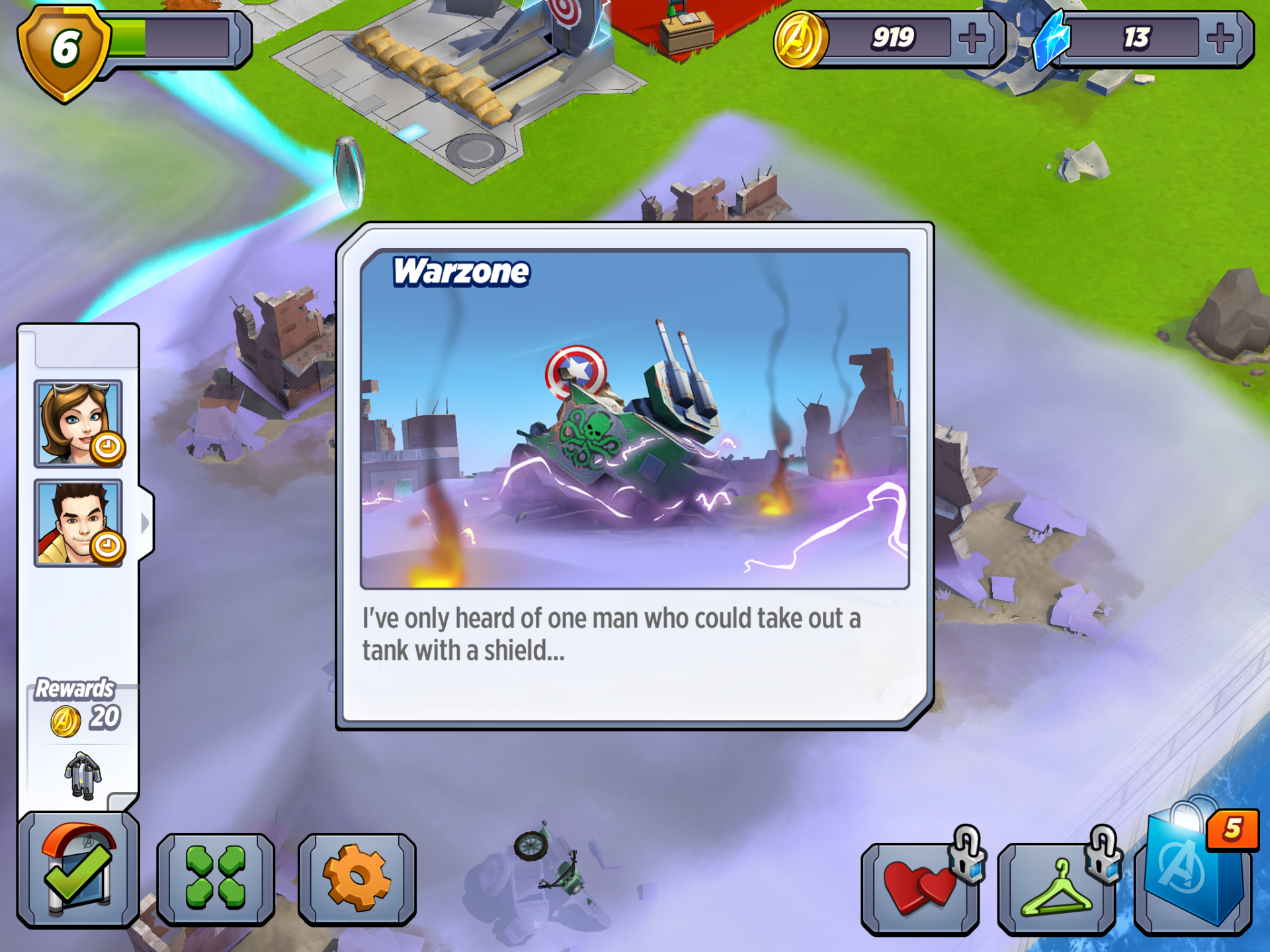Image resolution: width=1270 pixels, height=952 pixels.
Task: Open the green four-arrow move menu
Action: pyautogui.click(x=216, y=877)
